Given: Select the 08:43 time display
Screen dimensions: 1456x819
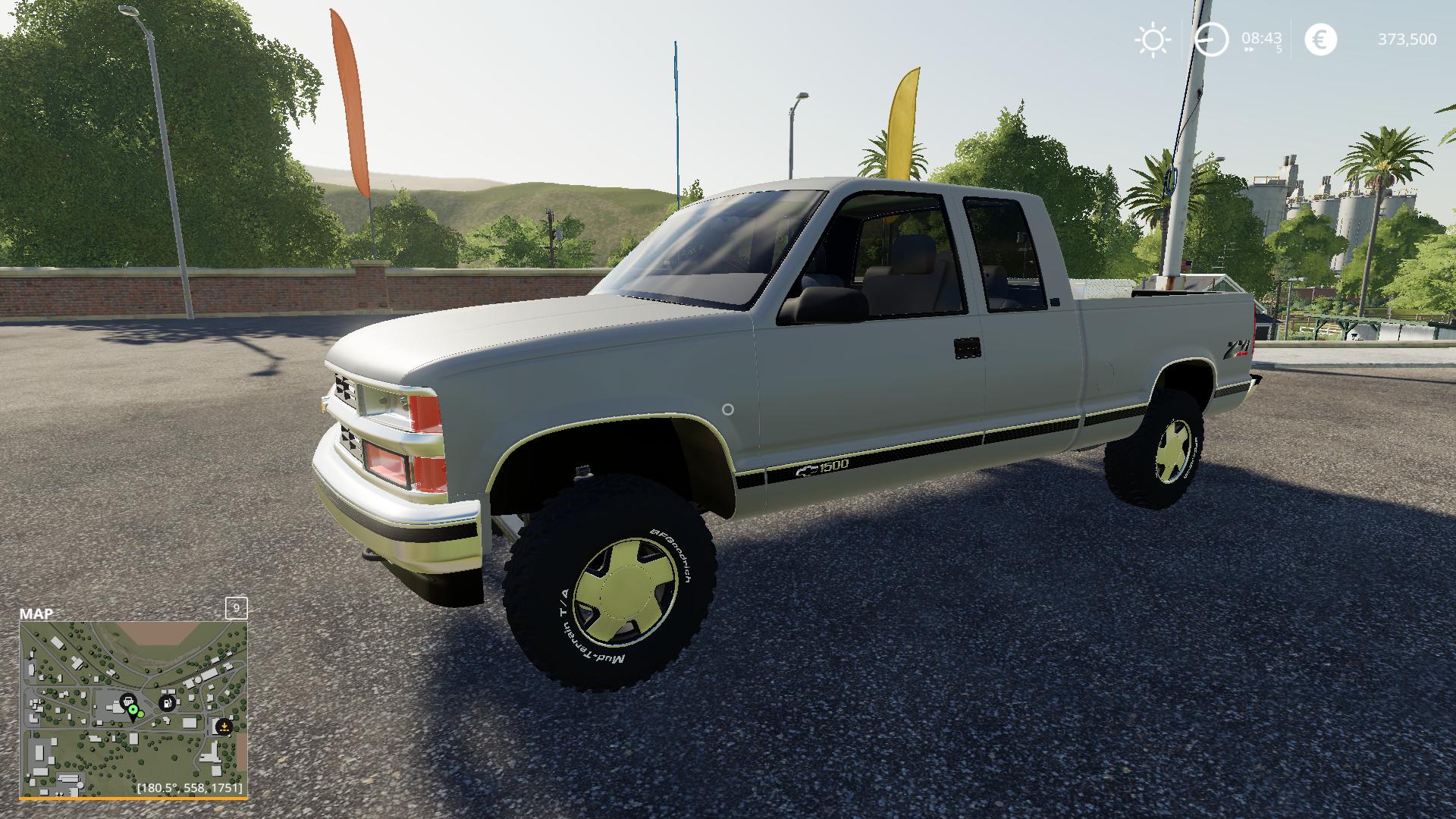Looking at the screenshot, I should coord(1261,38).
